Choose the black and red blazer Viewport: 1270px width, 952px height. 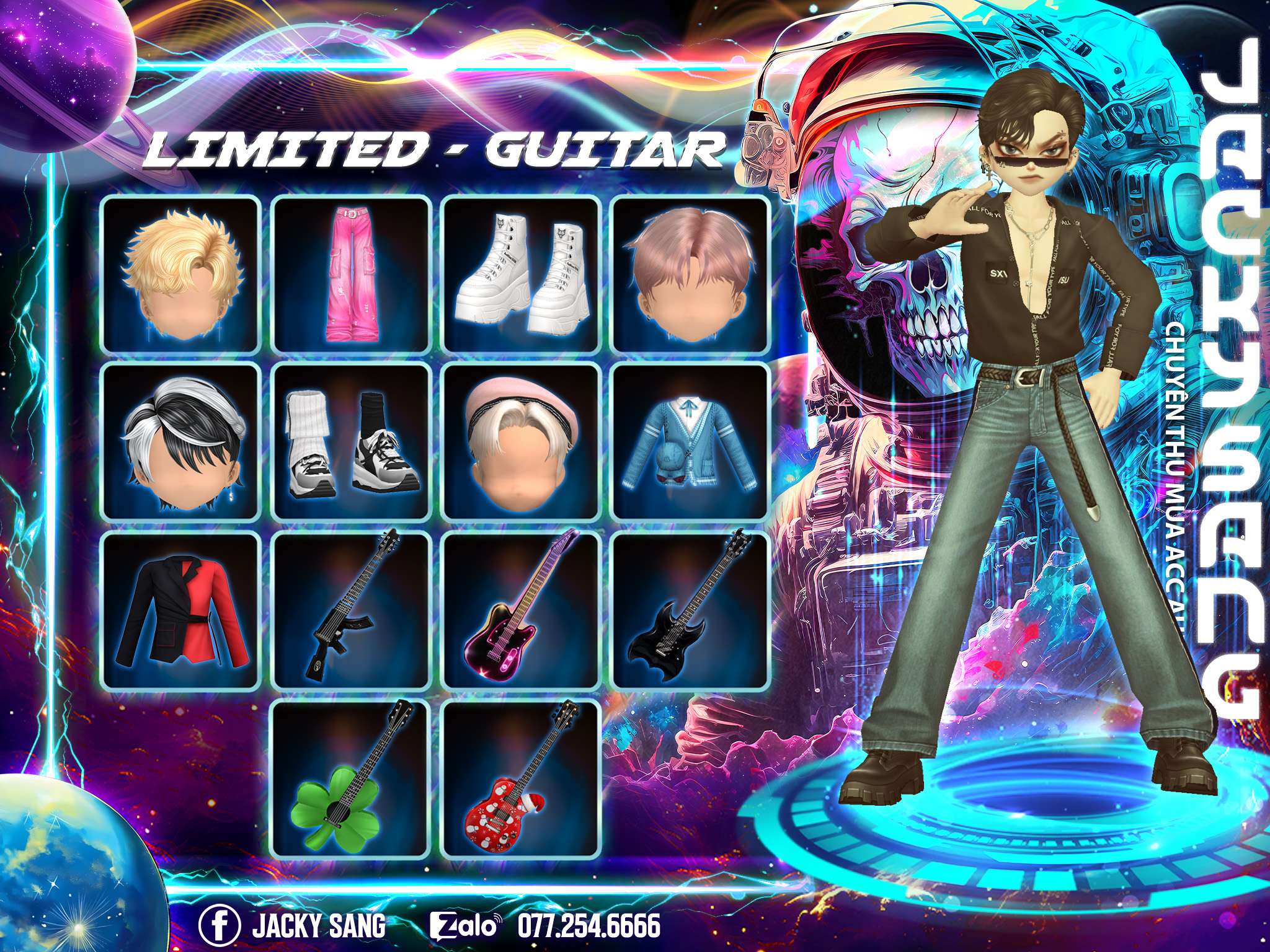pos(180,612)
